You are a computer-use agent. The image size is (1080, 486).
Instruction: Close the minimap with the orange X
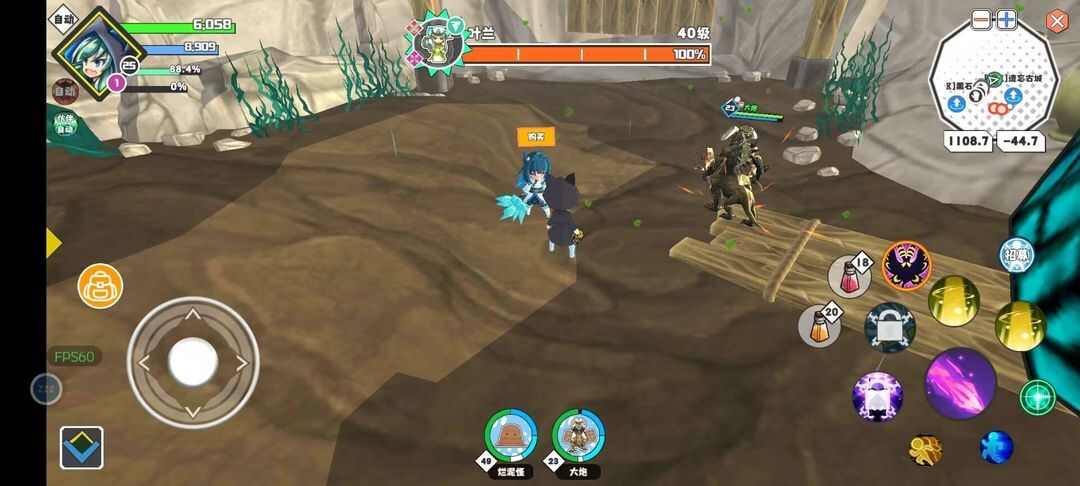tap(1057, 21)
